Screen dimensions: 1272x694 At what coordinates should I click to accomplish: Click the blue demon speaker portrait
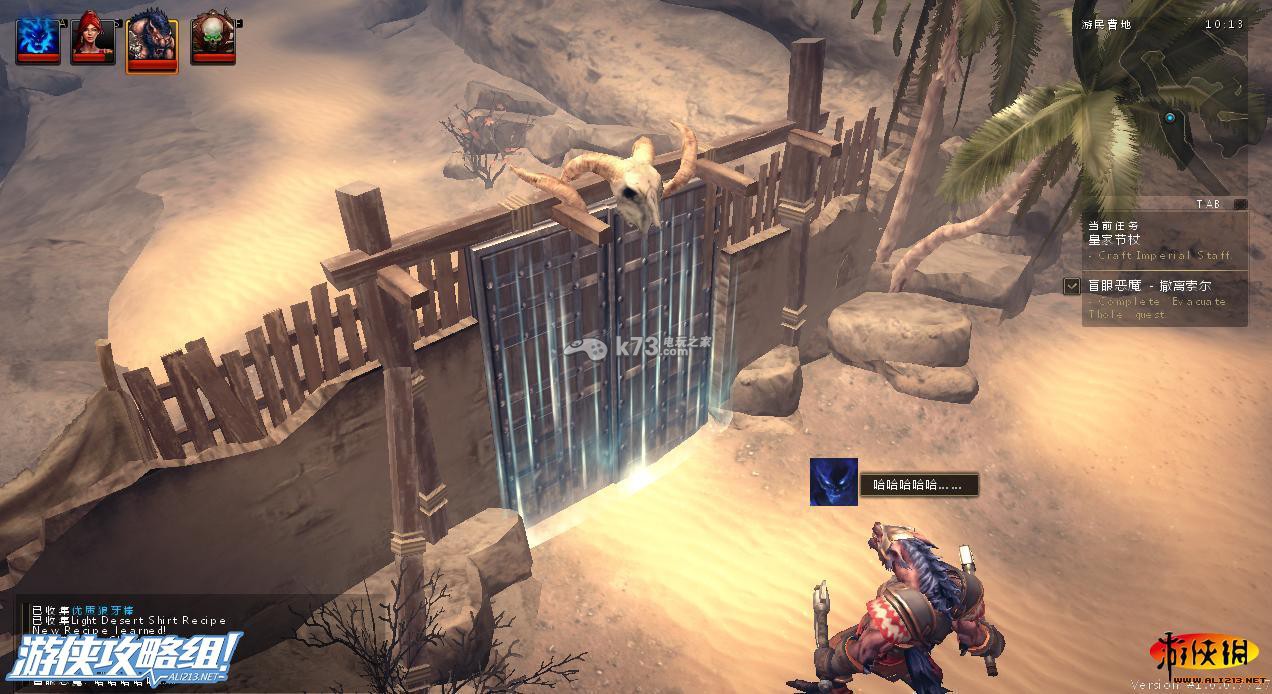click(833, 482)
